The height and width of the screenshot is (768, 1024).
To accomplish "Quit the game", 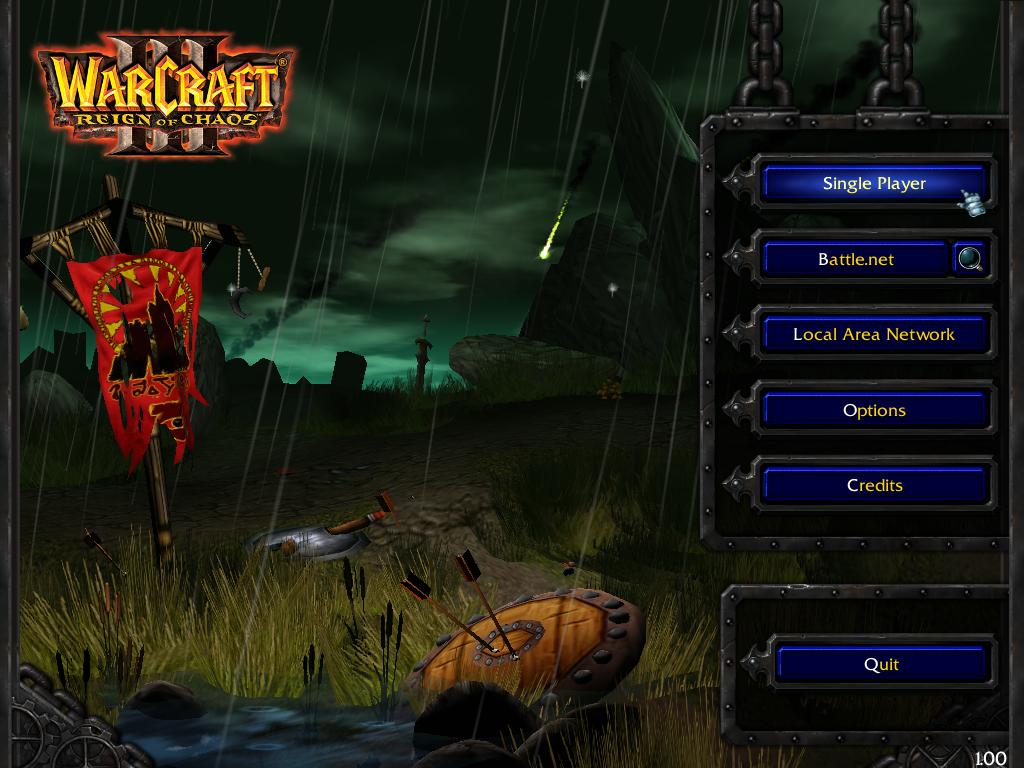I will click(x=881, y=665).
